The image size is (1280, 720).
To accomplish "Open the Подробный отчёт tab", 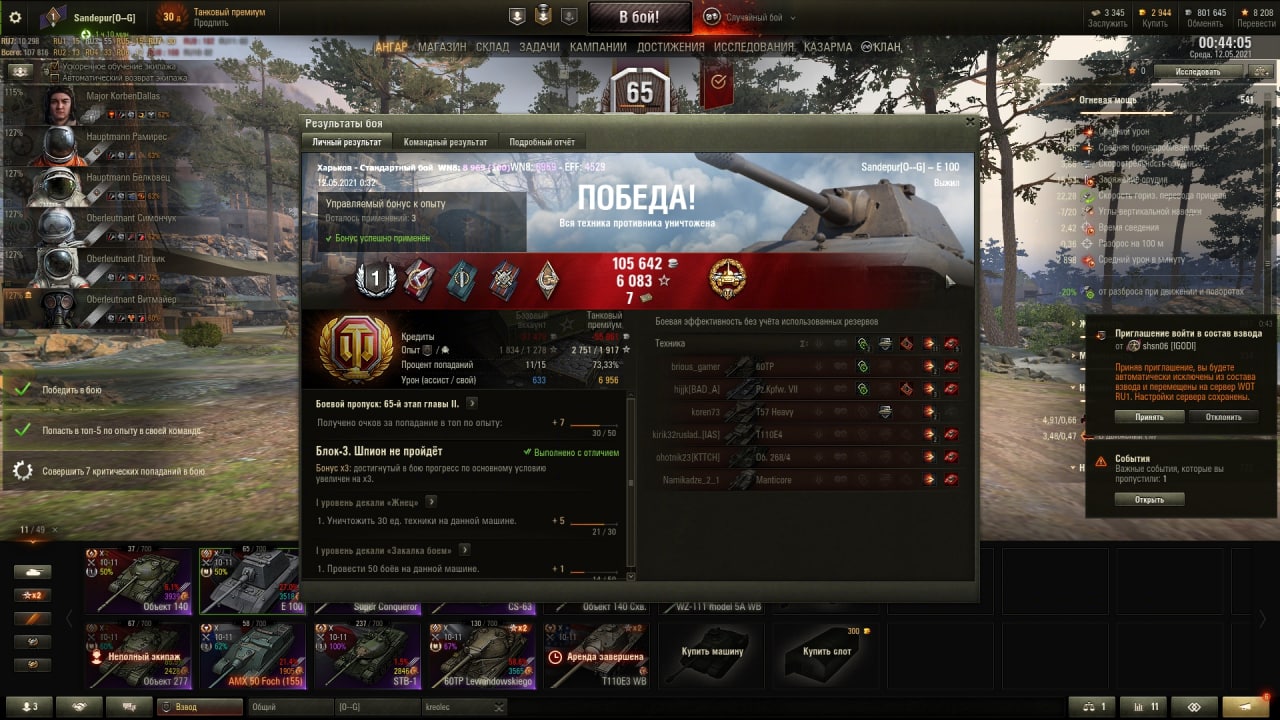I will pos(540,142).
